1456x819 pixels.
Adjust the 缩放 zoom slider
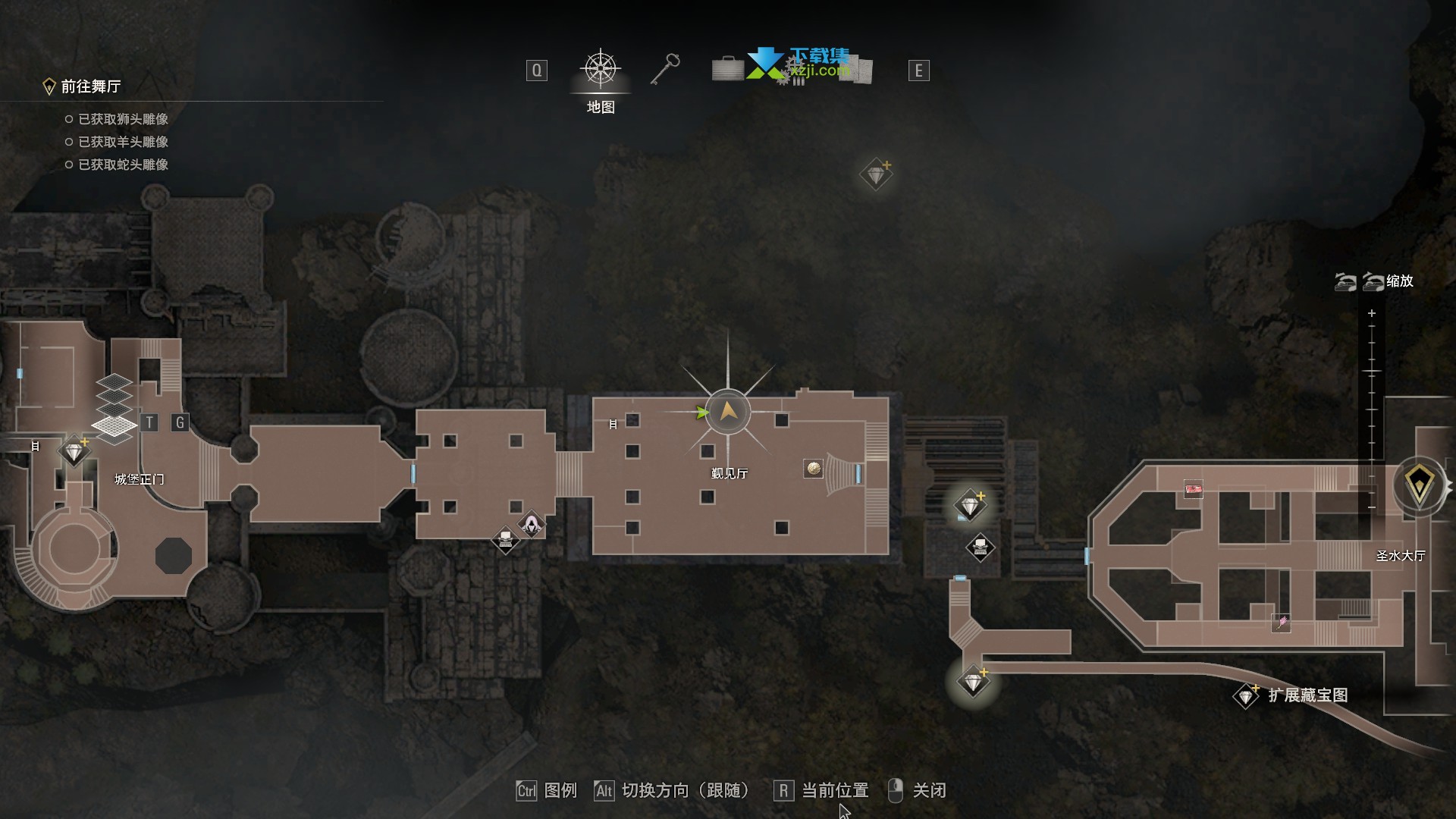1371,409
